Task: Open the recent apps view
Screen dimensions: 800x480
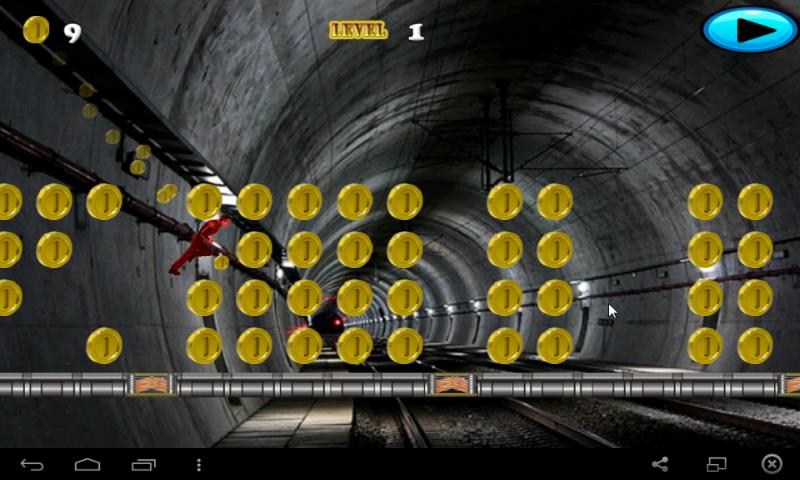Action: click(x=144, y=464)
